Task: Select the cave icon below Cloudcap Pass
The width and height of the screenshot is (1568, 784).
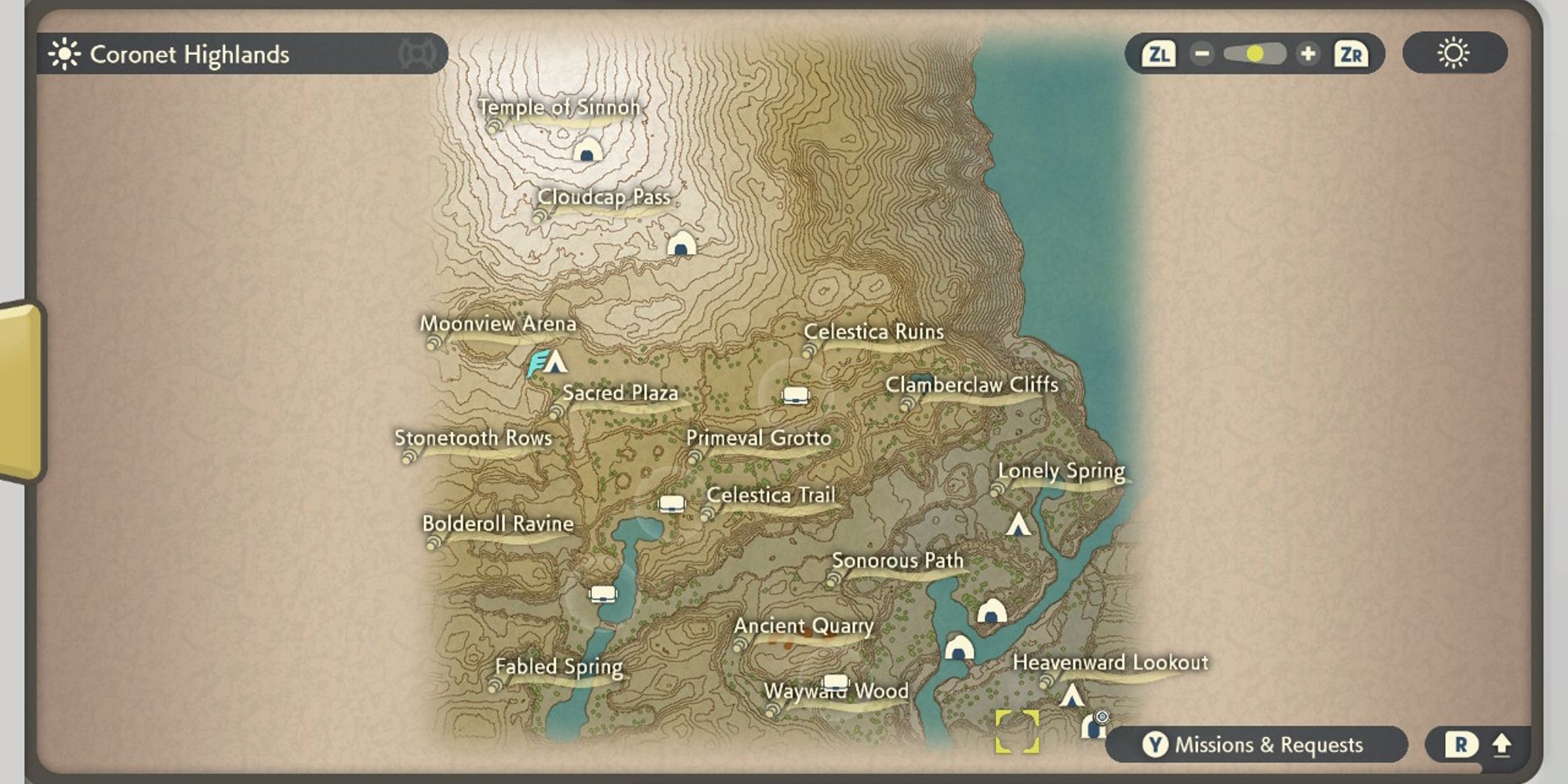Action: pyautogui.click(x=681, y=245)
